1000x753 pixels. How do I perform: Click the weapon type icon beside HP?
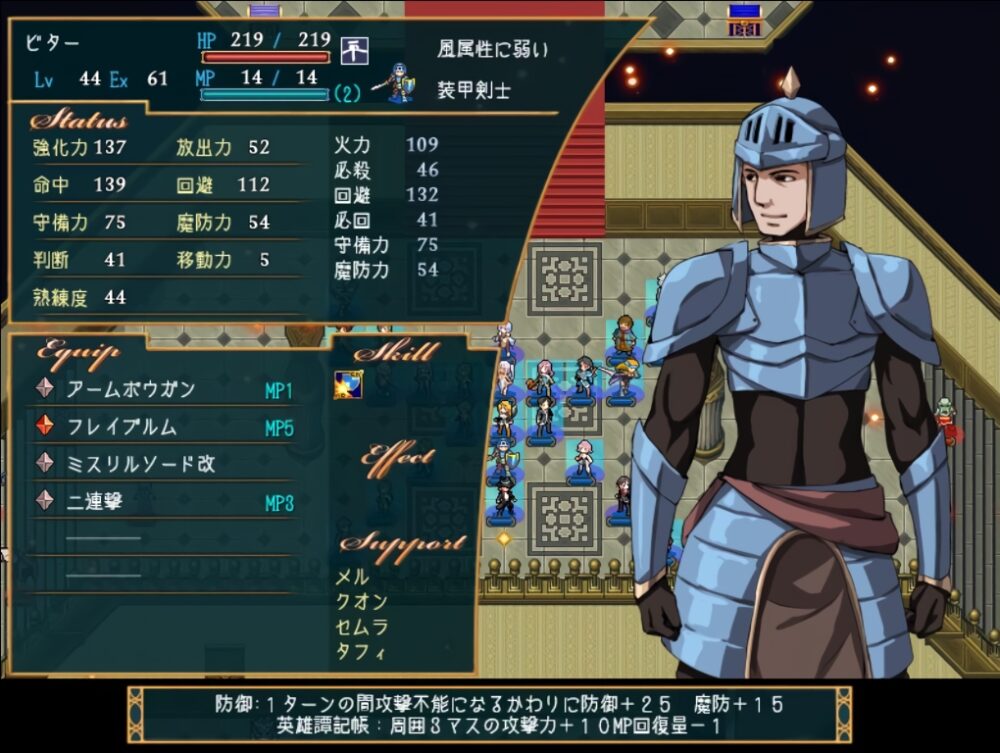pos(355,48)
